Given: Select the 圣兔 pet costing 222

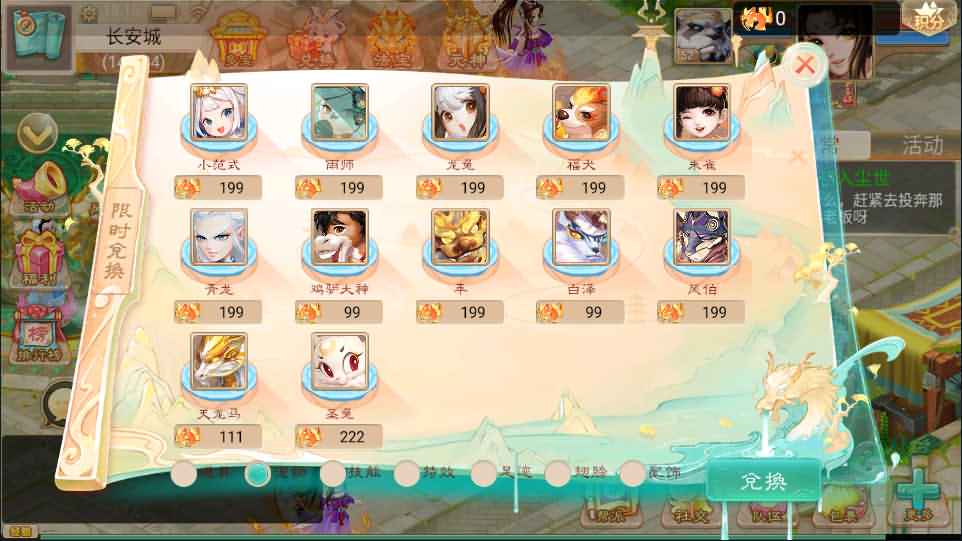Looking at the screenshot, I should coord(340,361).
